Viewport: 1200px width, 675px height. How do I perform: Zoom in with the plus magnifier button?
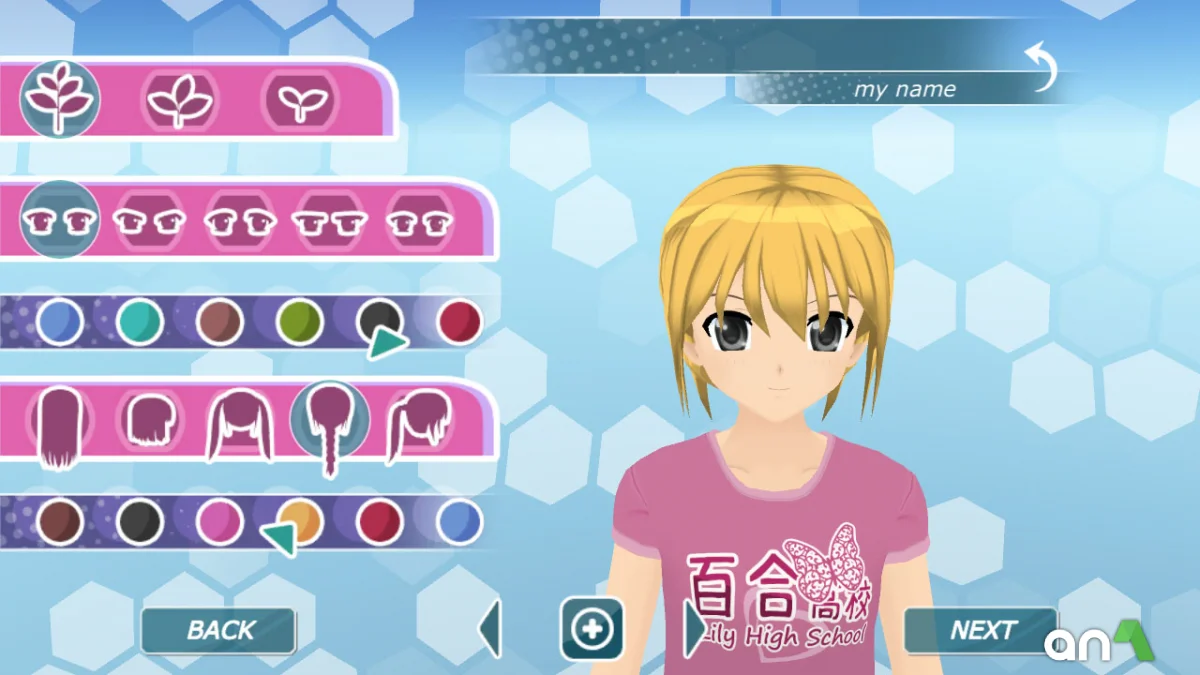click(x=592, y=629)
